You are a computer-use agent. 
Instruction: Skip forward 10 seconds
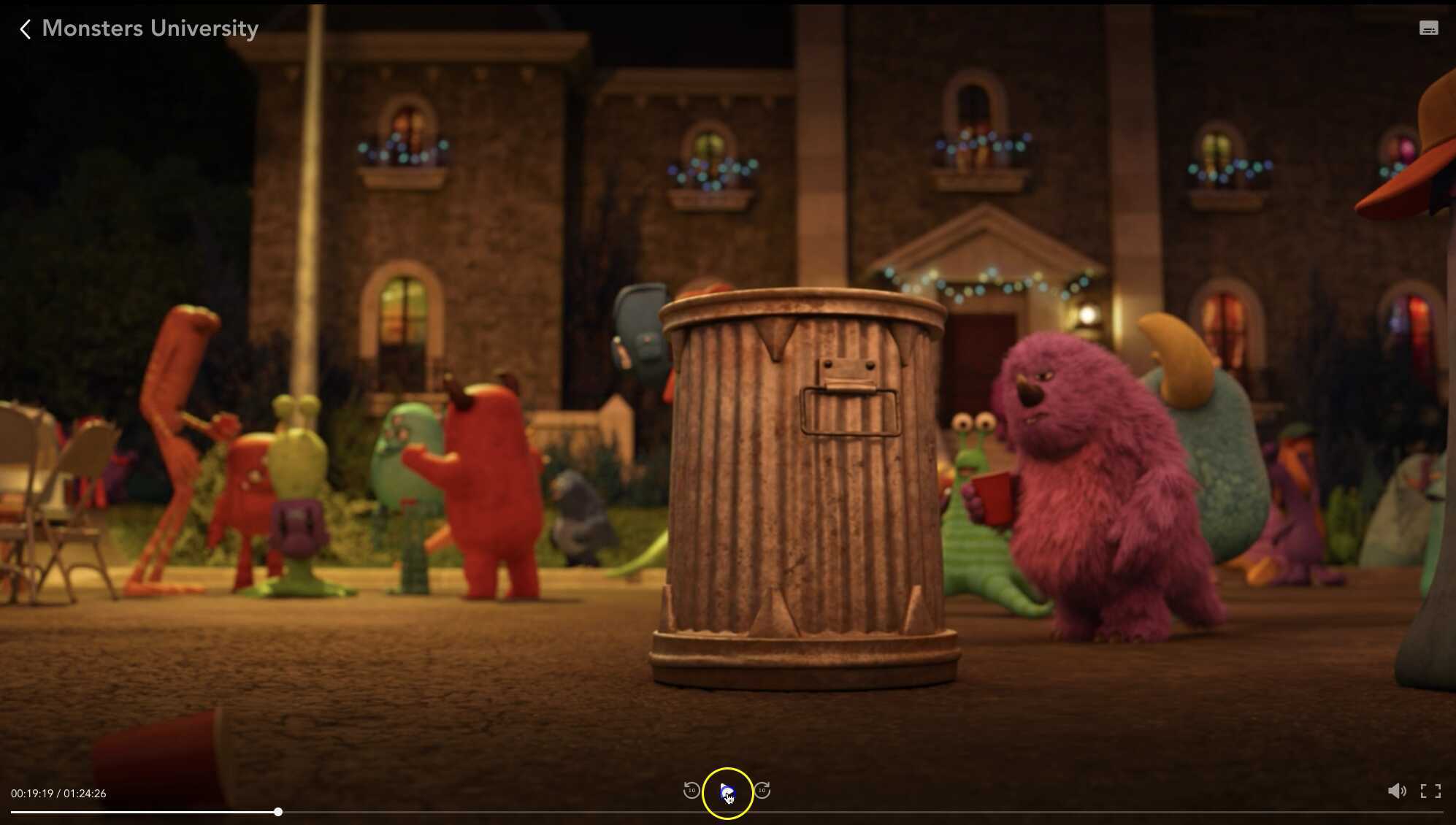763,791
